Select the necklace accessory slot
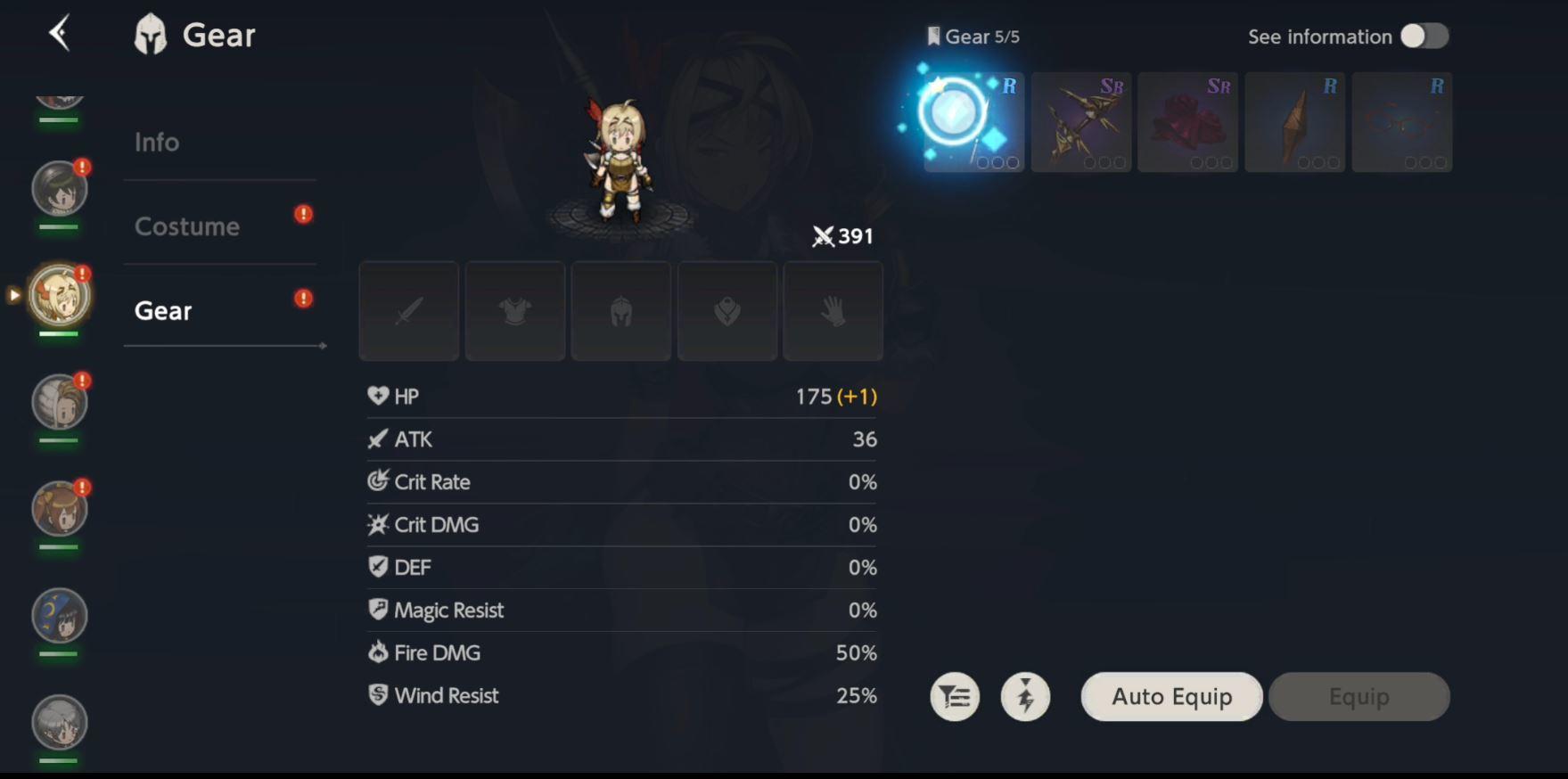 727,310
